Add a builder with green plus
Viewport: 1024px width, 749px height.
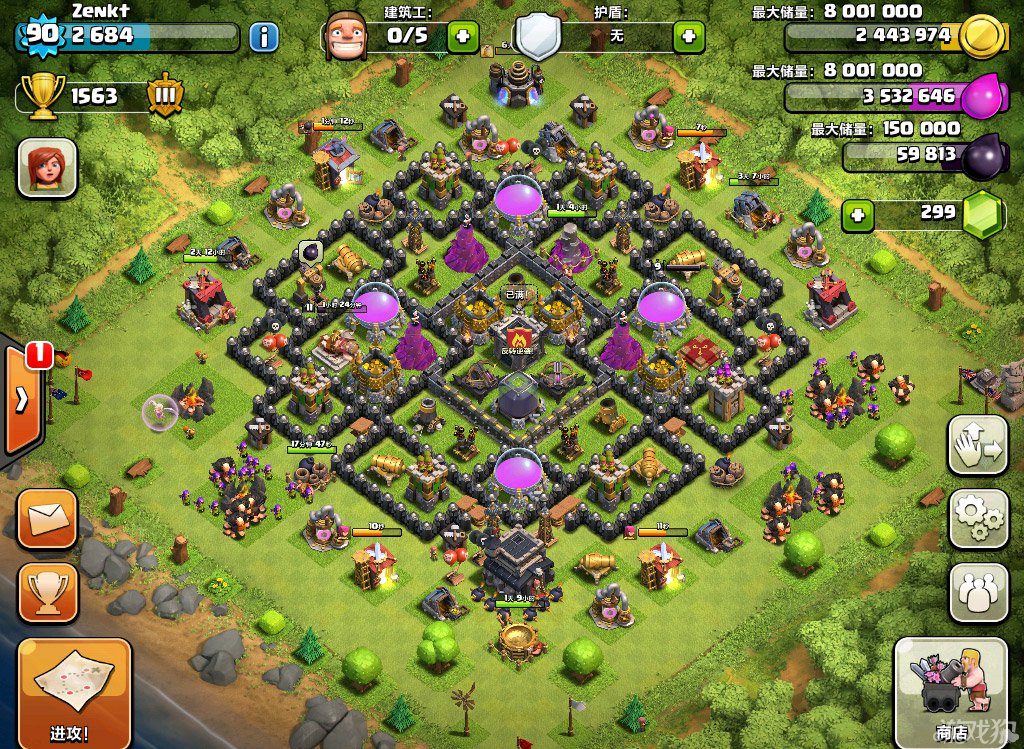pos(462,37)
